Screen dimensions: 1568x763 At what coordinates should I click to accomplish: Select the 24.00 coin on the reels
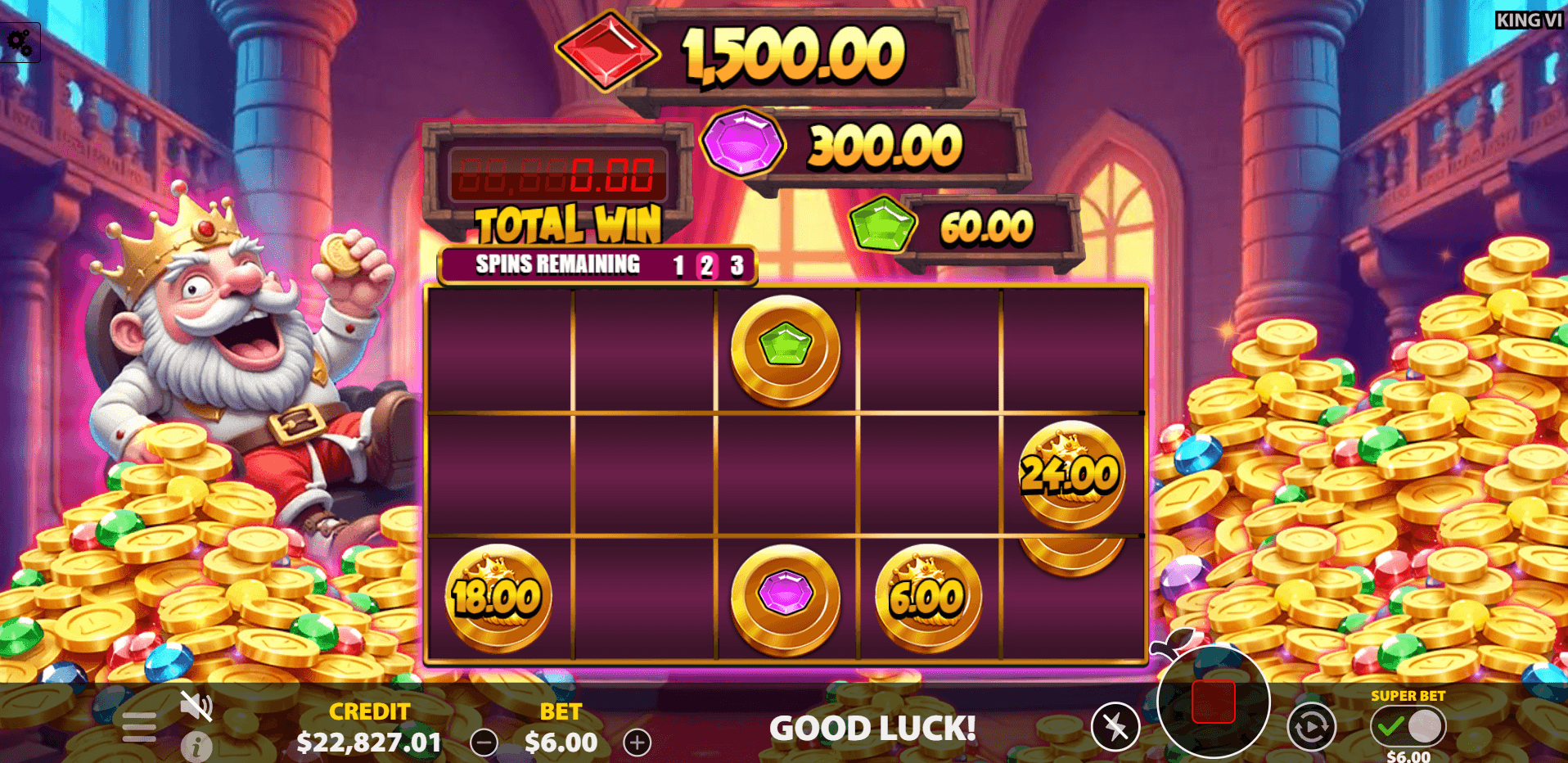pyautogui.click(x=1071, y=474)
